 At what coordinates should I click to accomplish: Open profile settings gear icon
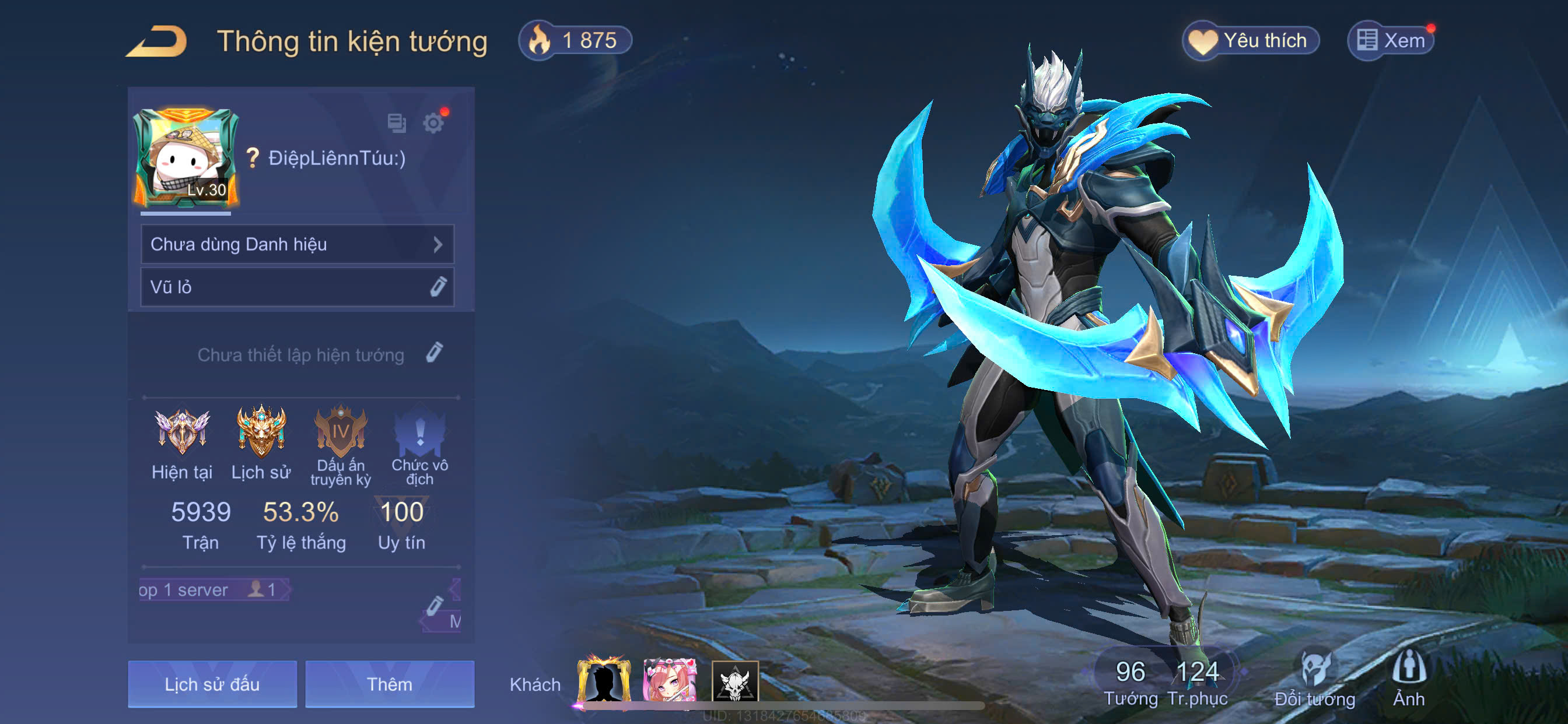[433, 124]
